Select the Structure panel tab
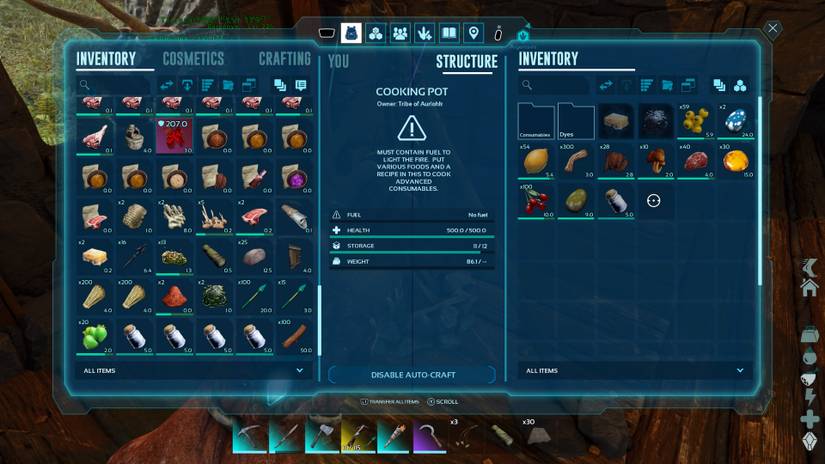Viewport: 825px width, 464px height. (x=466, y=62)
